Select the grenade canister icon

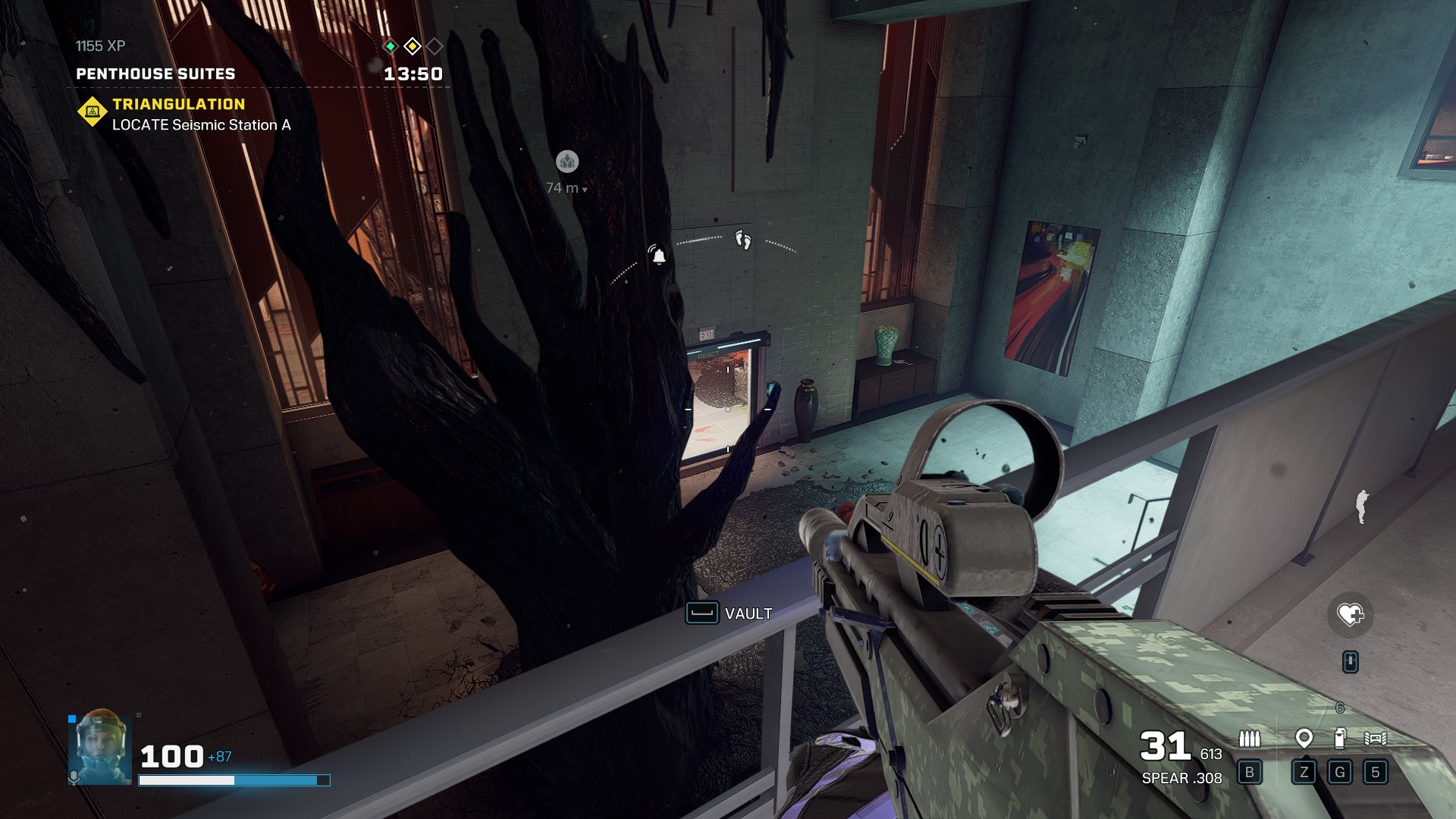[x=1340, y=738]
